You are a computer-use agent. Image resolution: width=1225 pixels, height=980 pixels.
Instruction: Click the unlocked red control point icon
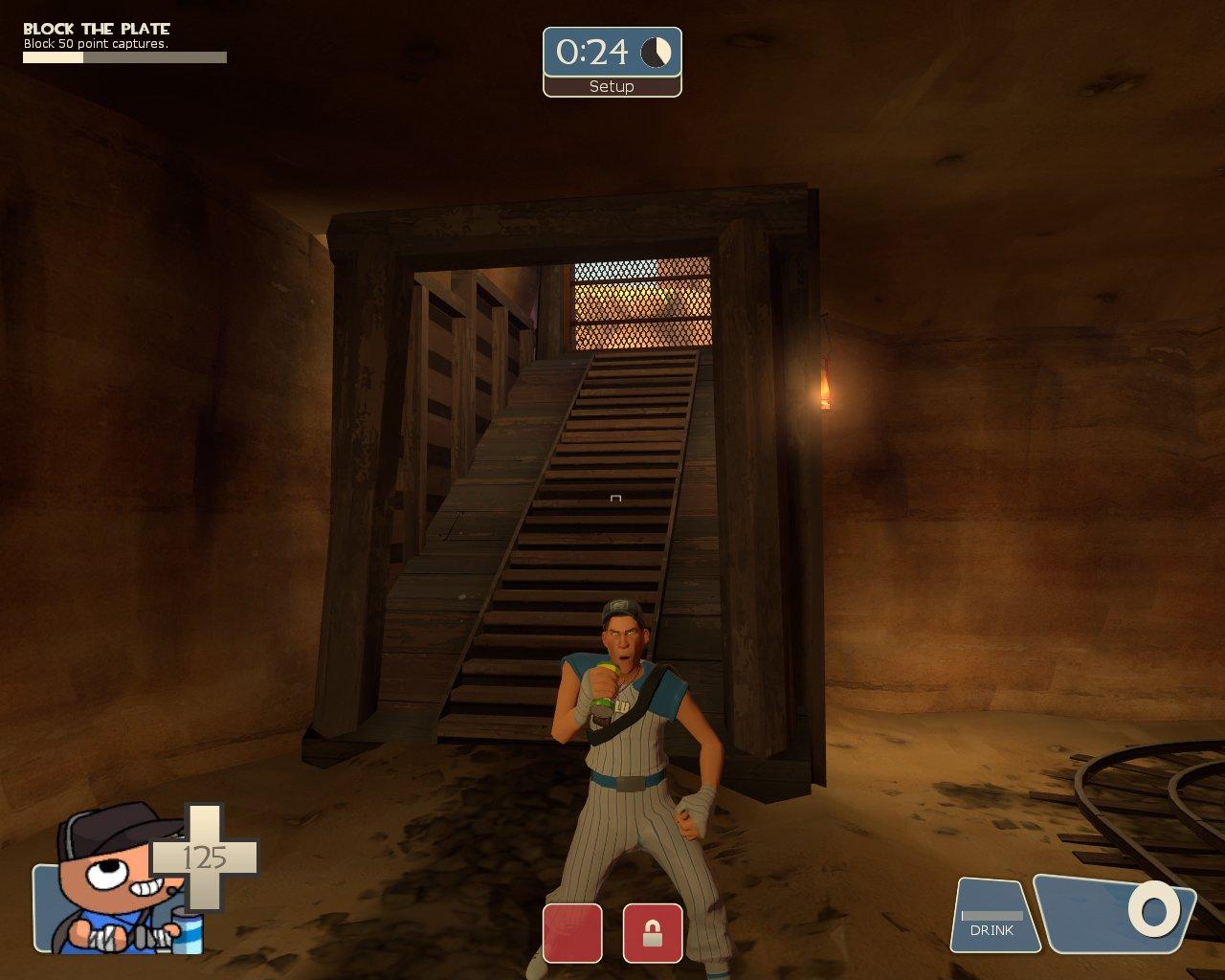tap(572, 932)
